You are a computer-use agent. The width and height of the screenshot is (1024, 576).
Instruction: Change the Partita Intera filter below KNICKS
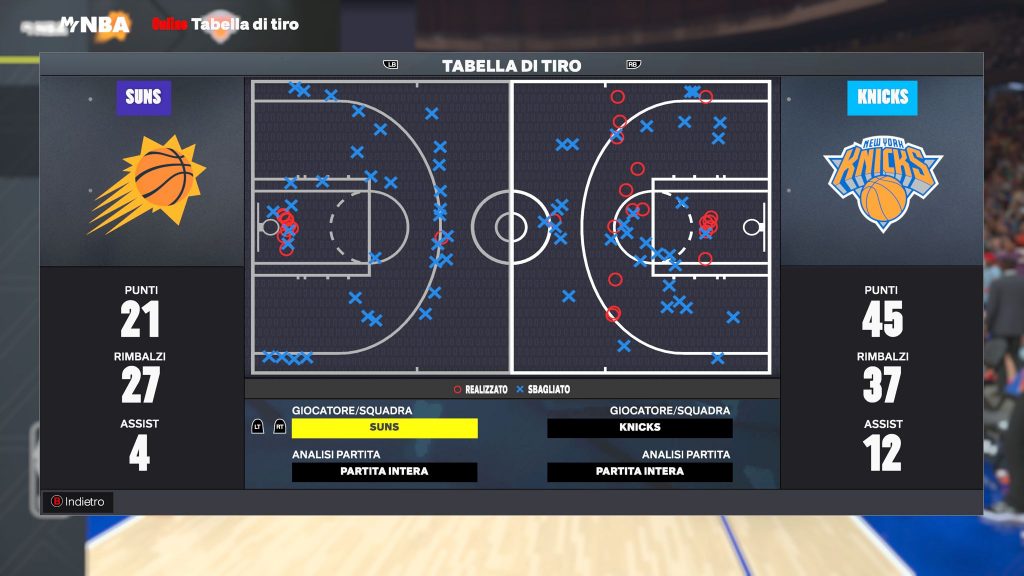click(639, 472)
